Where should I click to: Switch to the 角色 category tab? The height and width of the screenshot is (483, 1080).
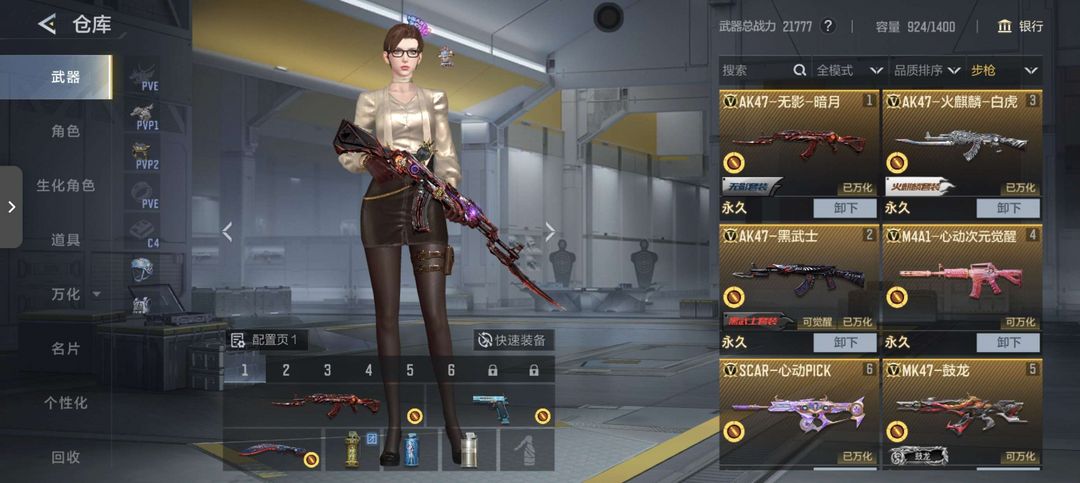point(66,131)
